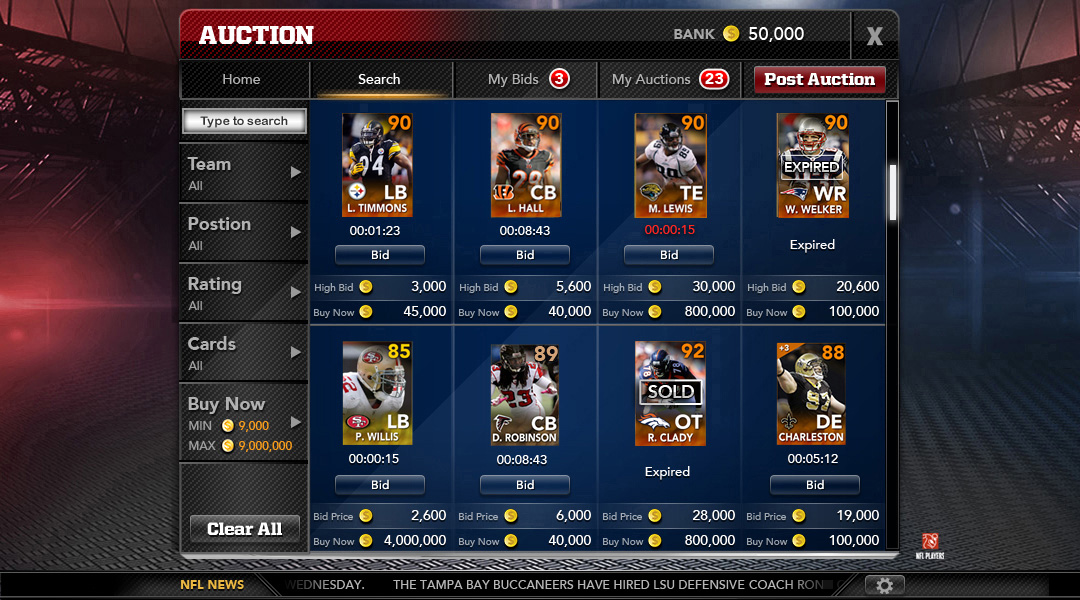This screenshot has width=1080, height=600.
Task: Place a bid on L. Hall
Action: click(525, 255)
